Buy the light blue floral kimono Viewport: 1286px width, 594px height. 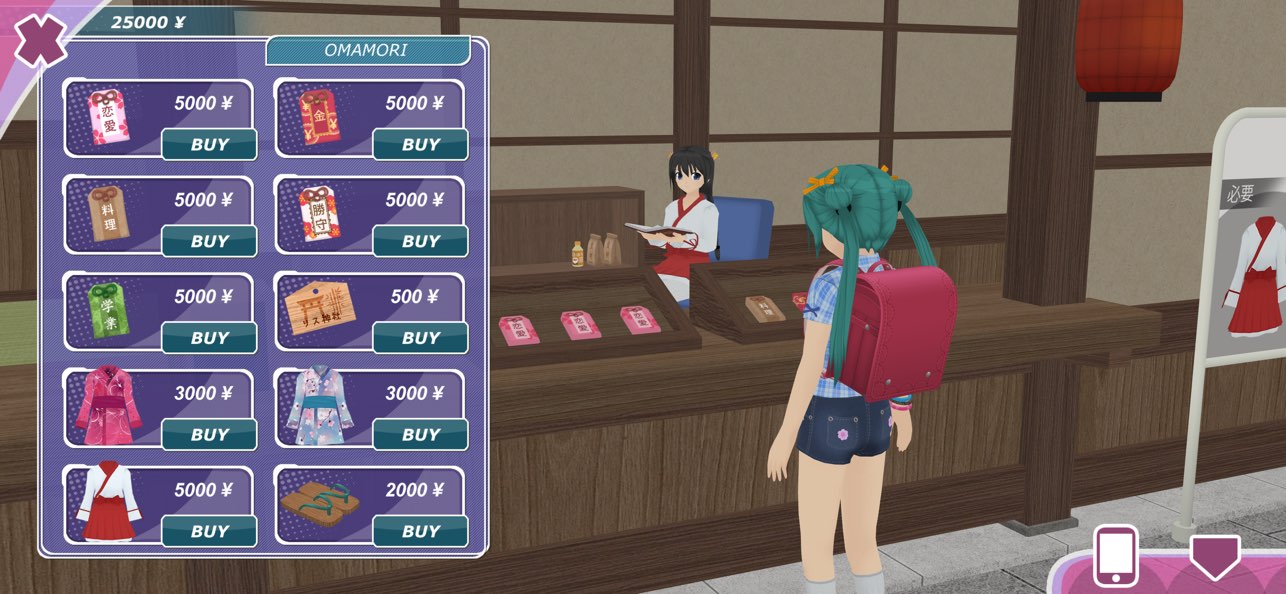click(x=421, y=435)
